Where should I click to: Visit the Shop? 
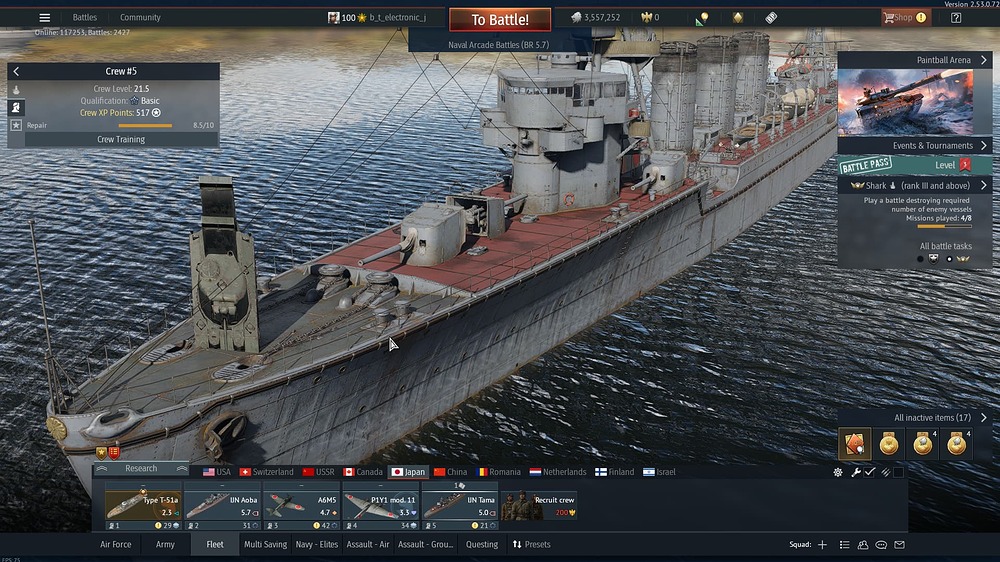point(903,17)
